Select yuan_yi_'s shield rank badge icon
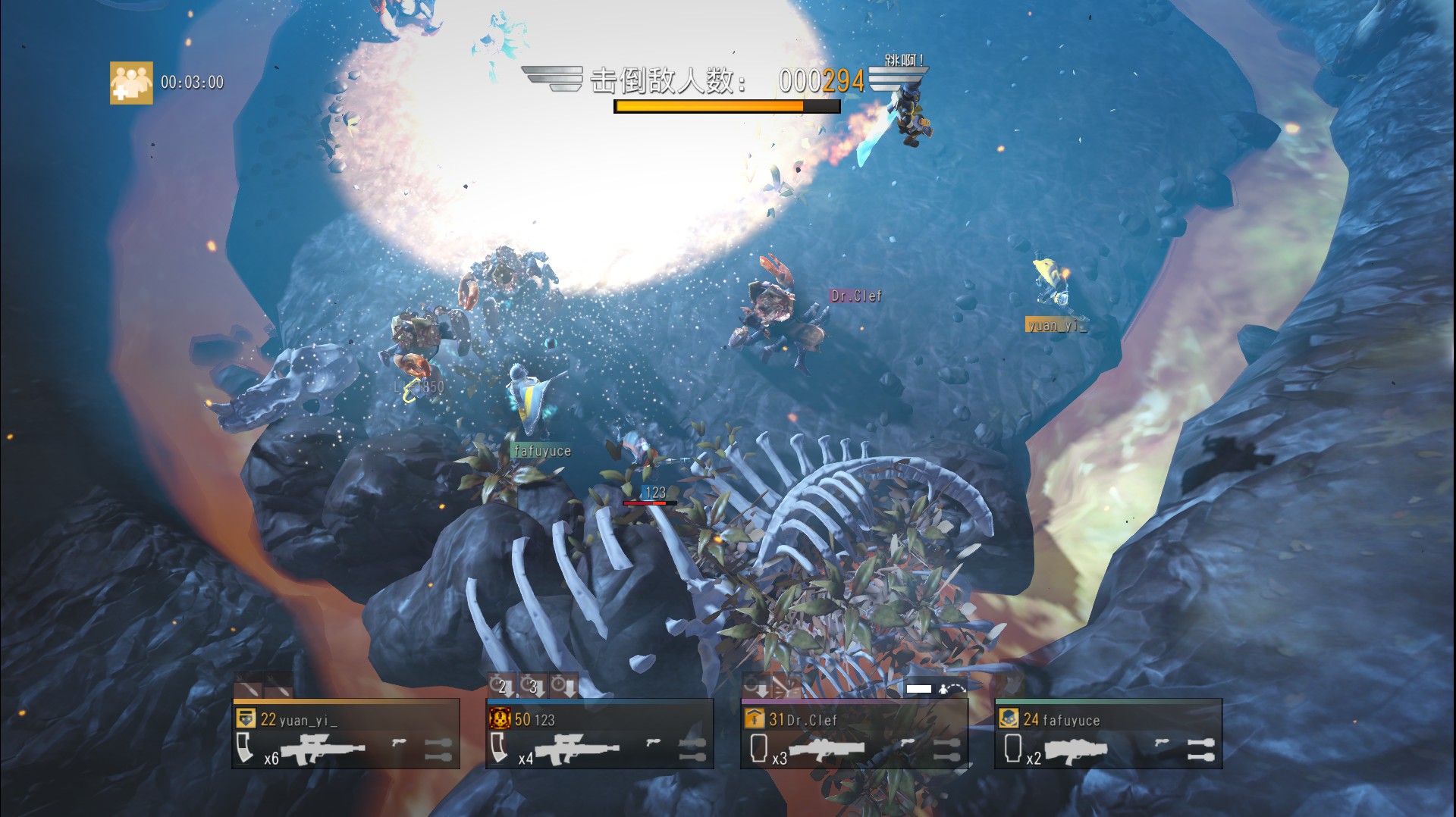Screen dimensions: 1456x817 click(x=245, y=719)
